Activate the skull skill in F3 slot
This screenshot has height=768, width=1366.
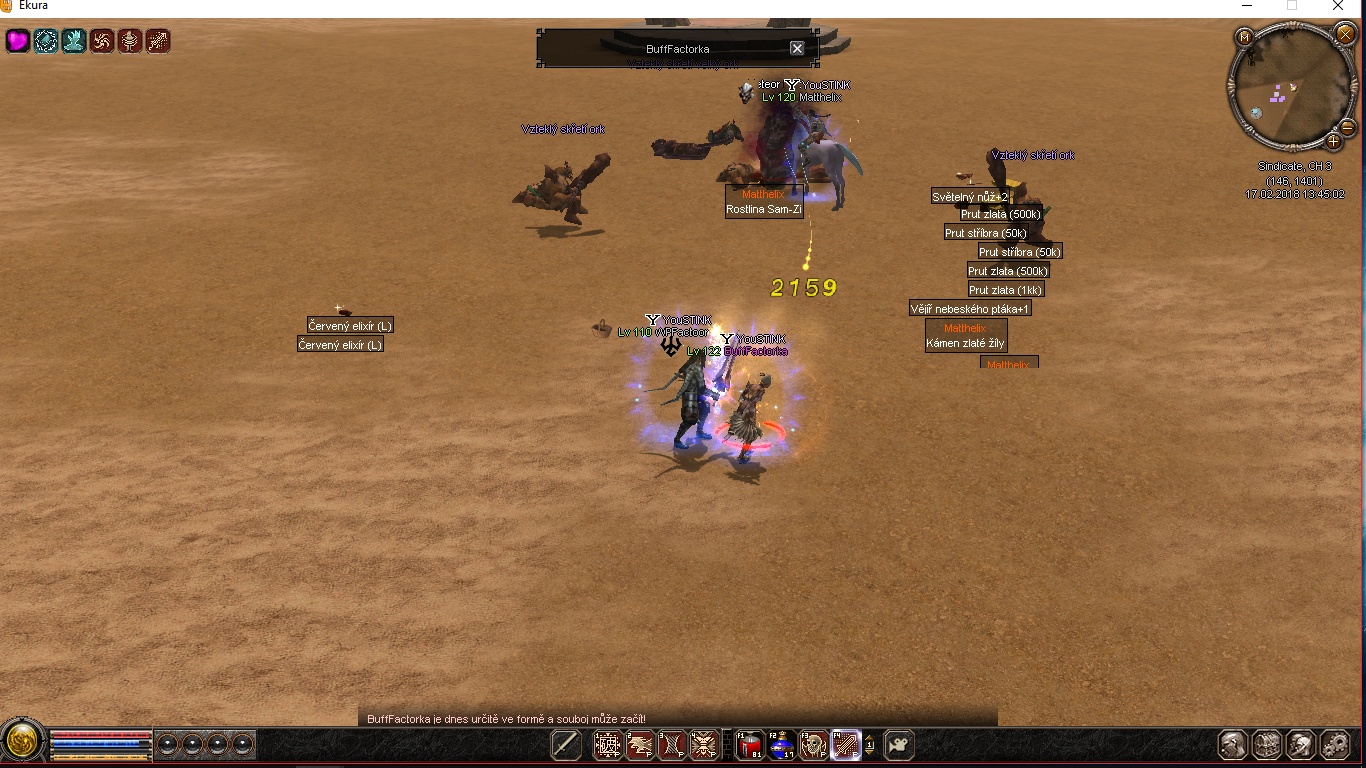click(x=814, y=745)
